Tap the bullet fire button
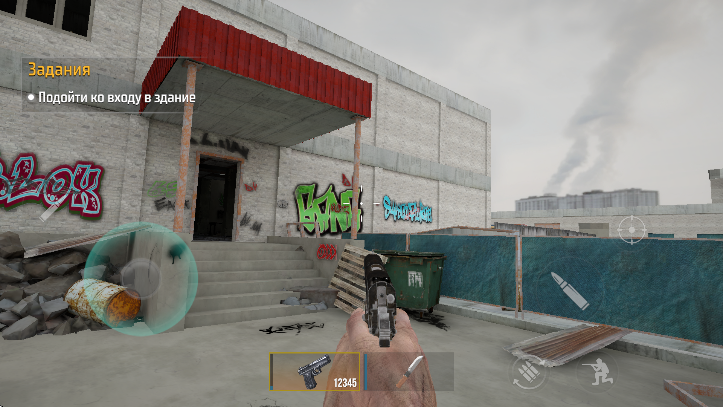723x407 pixels. (570, 289)
